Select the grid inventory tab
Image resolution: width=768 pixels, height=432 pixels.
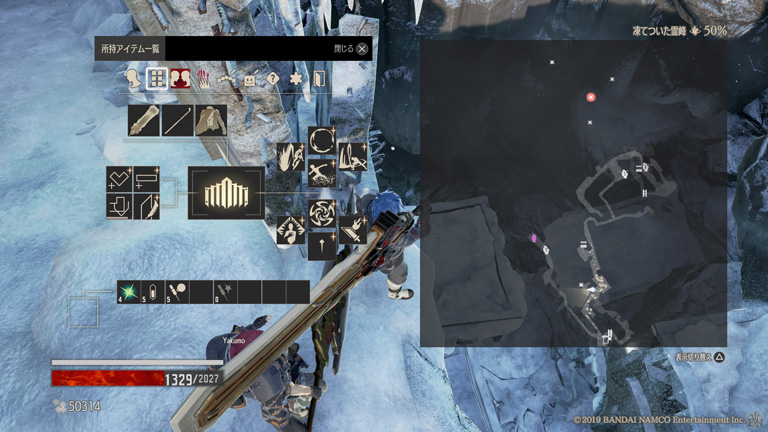click(157, 79)
